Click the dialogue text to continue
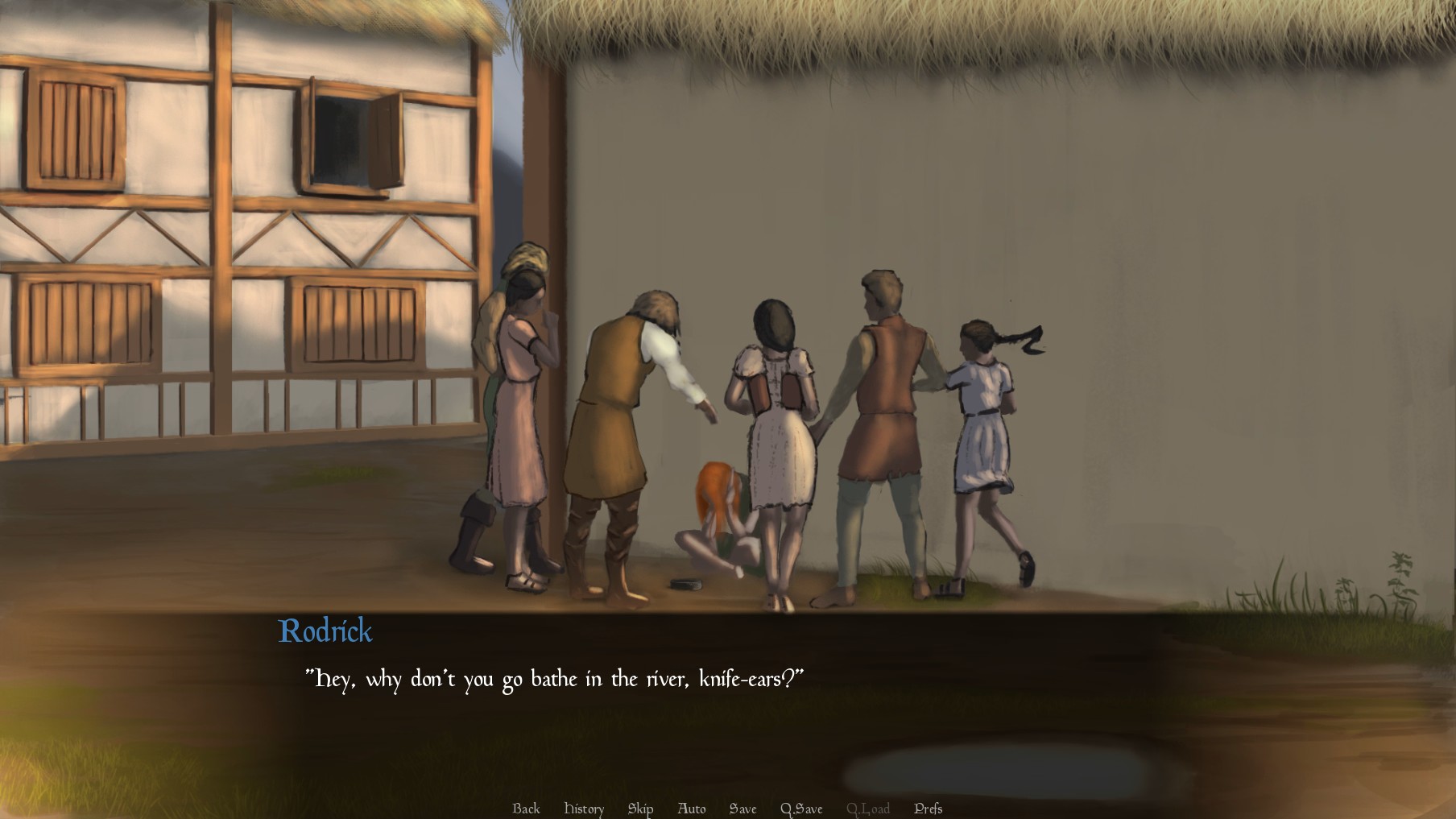Screen dimensions: 1456x819 coord(554,680)
